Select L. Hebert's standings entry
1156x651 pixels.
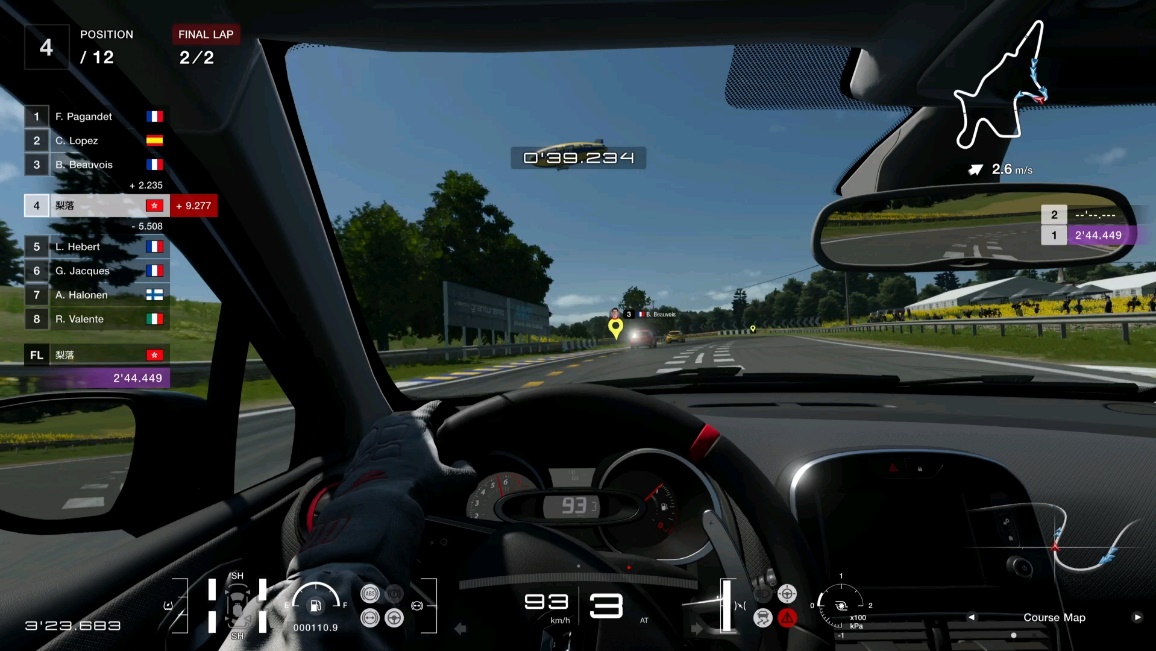tap(97, 246)
